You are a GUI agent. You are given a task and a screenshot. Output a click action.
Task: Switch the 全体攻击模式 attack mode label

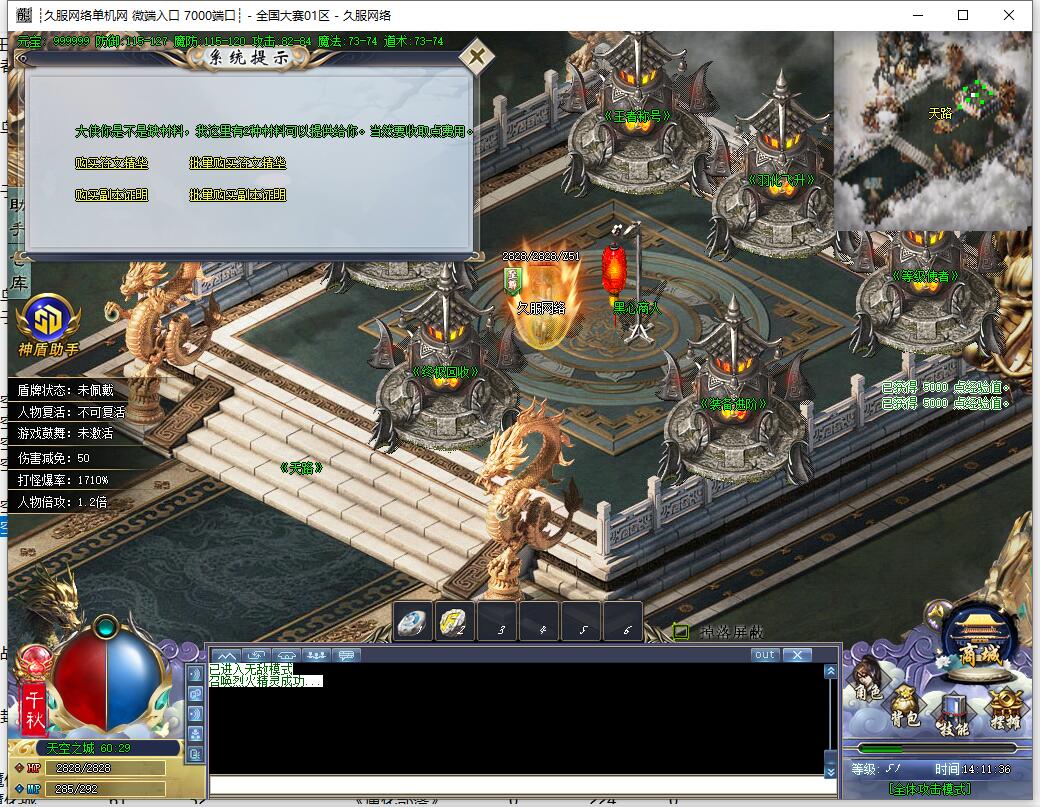click(x=930, y=789)
